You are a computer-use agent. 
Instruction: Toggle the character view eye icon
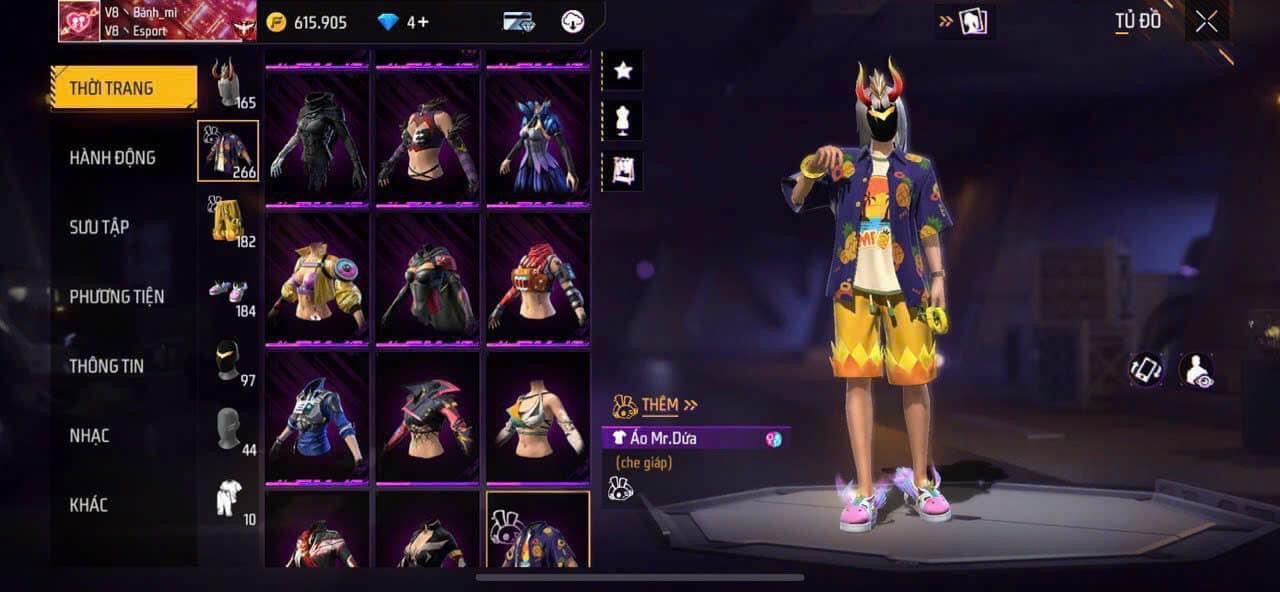pyautogui.click(x=1196, y=370)
